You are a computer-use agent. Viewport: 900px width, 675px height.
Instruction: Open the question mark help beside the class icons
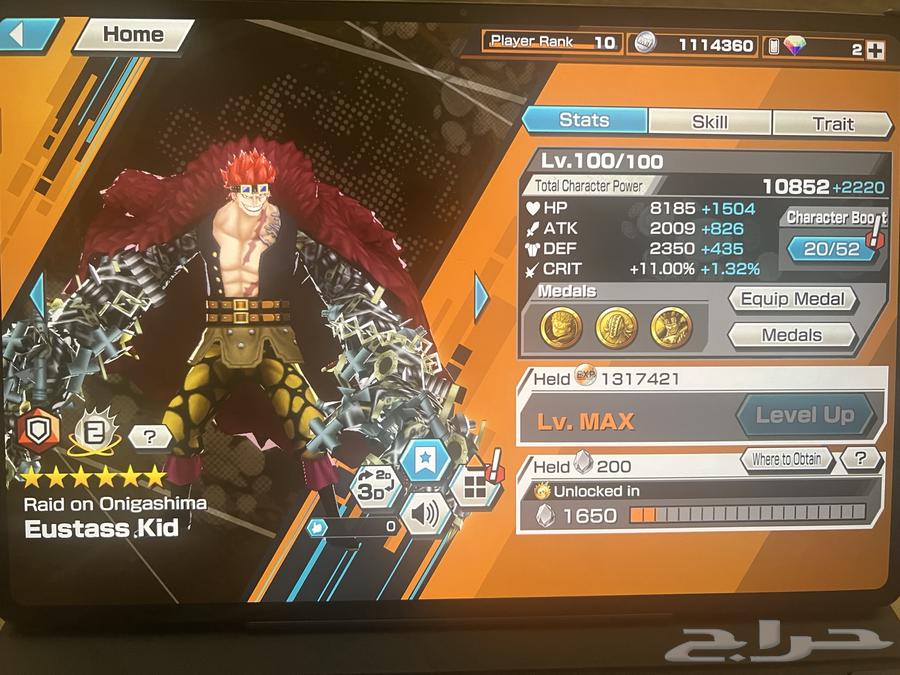(149, 436)
